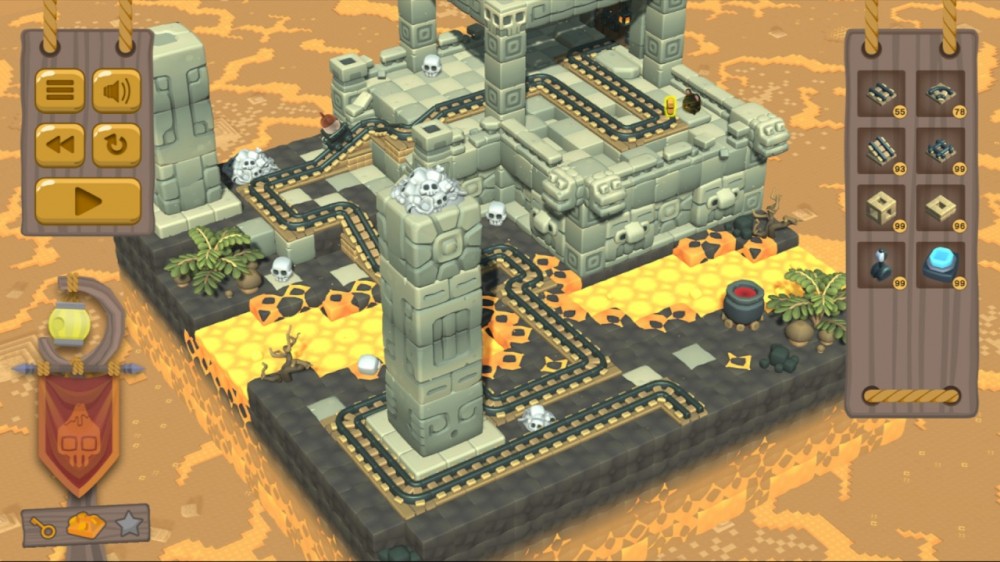Choose the tall hollow stone block
The width and height of the screenshot is (1000, 562).
(882, 208)
